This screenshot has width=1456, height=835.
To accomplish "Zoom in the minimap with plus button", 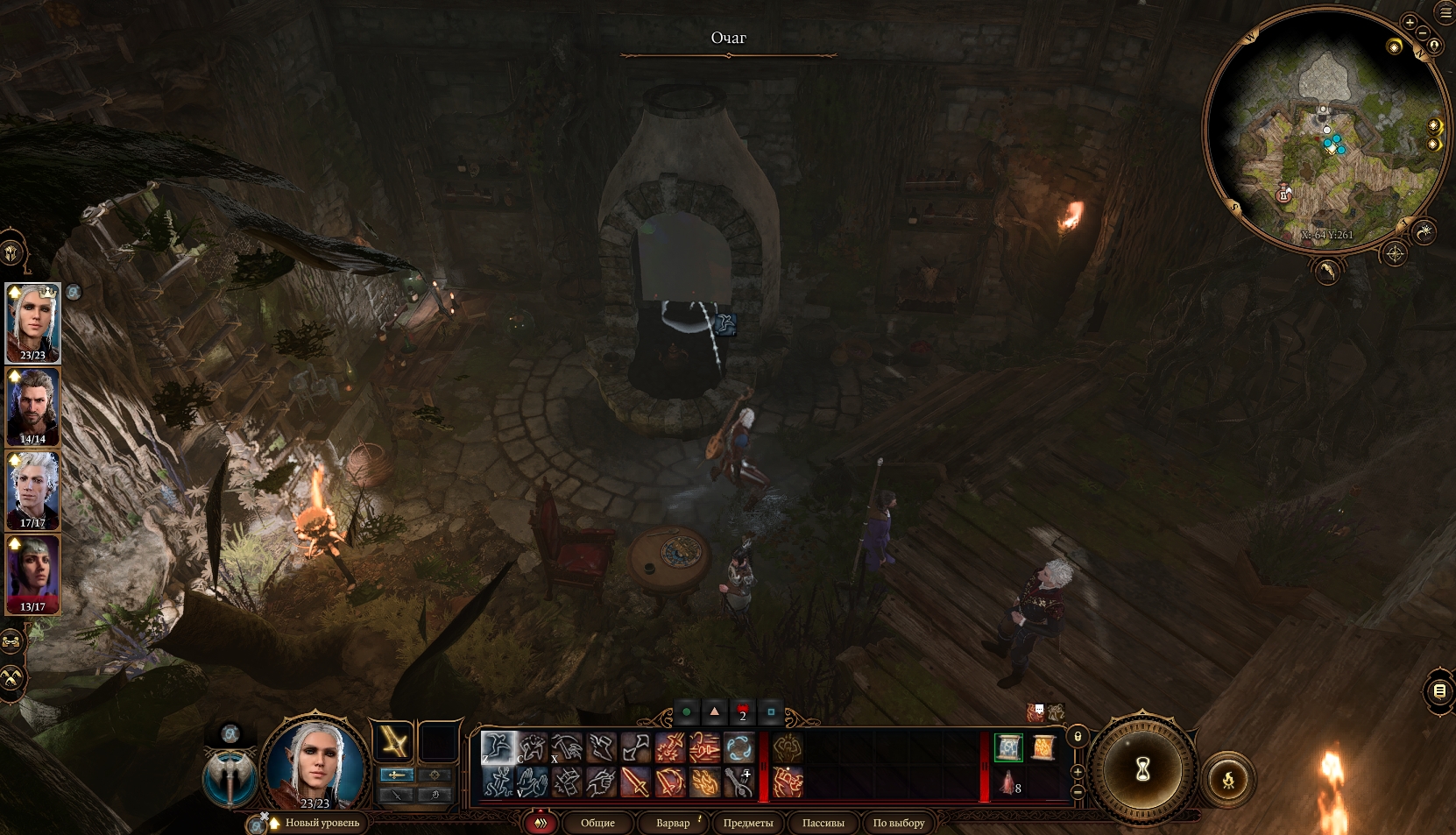I will point(1409,23).
